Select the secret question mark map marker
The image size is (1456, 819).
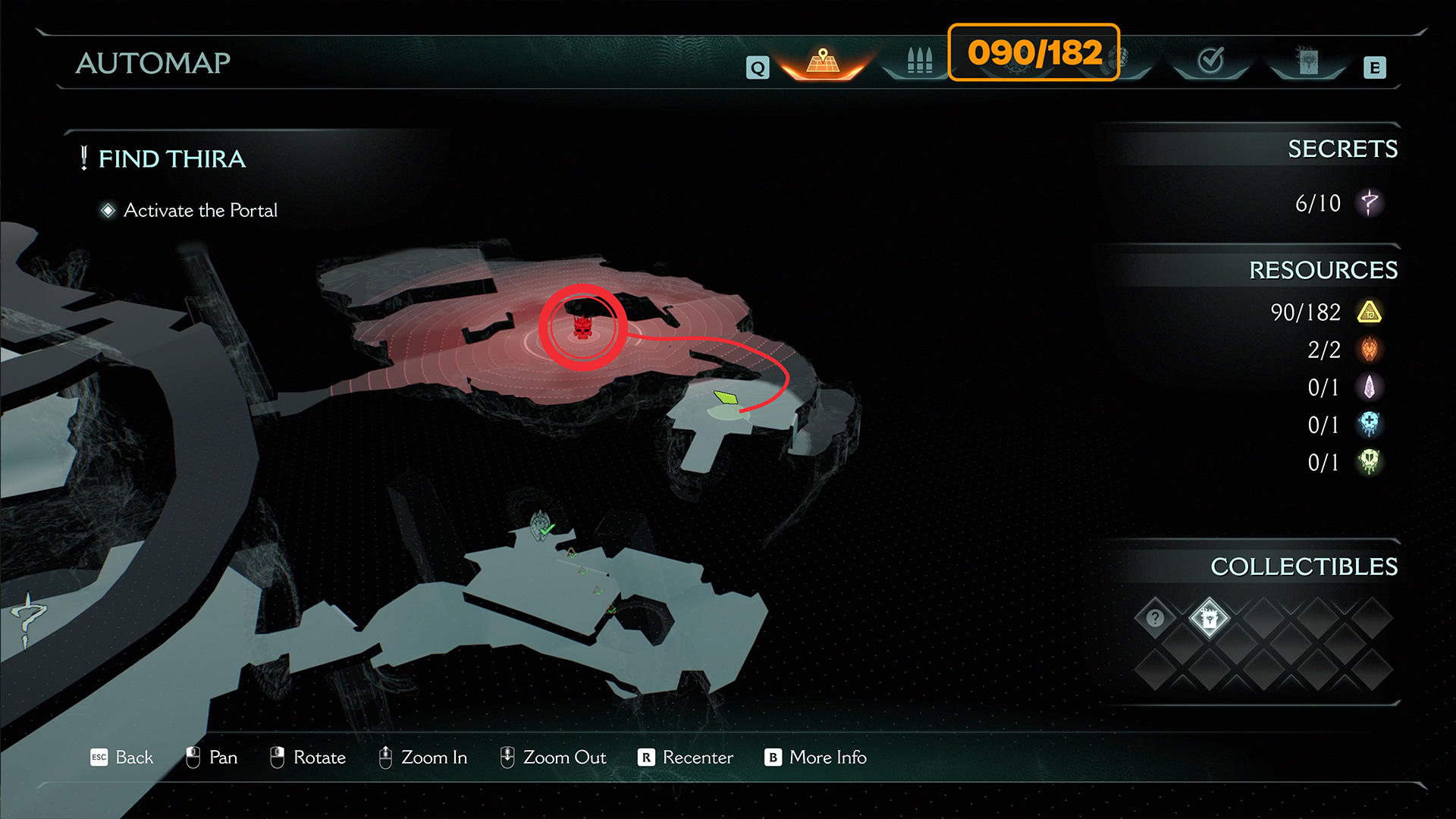(x=28, y=618)
